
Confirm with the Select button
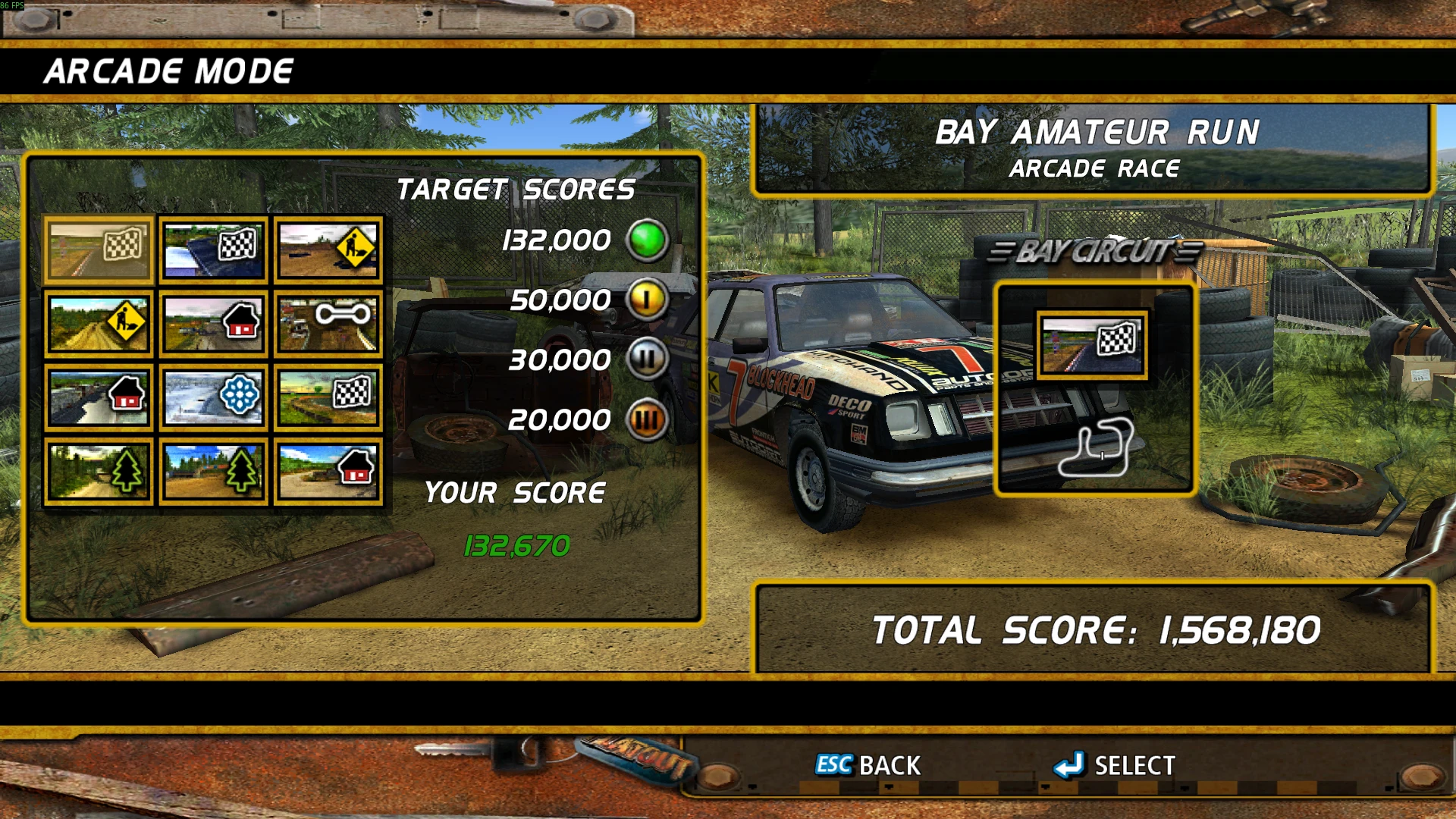click(x=1115, y=765)
